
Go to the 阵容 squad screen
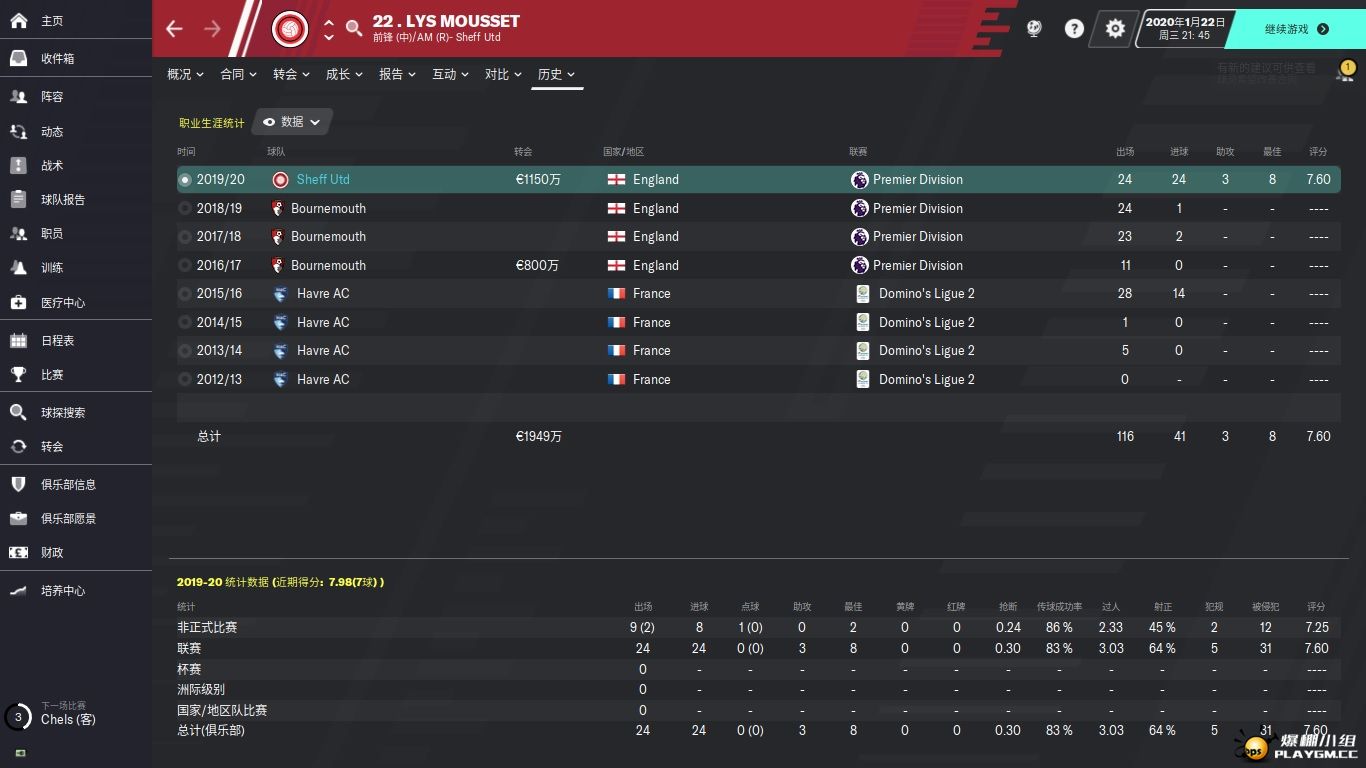click(52, 97)
